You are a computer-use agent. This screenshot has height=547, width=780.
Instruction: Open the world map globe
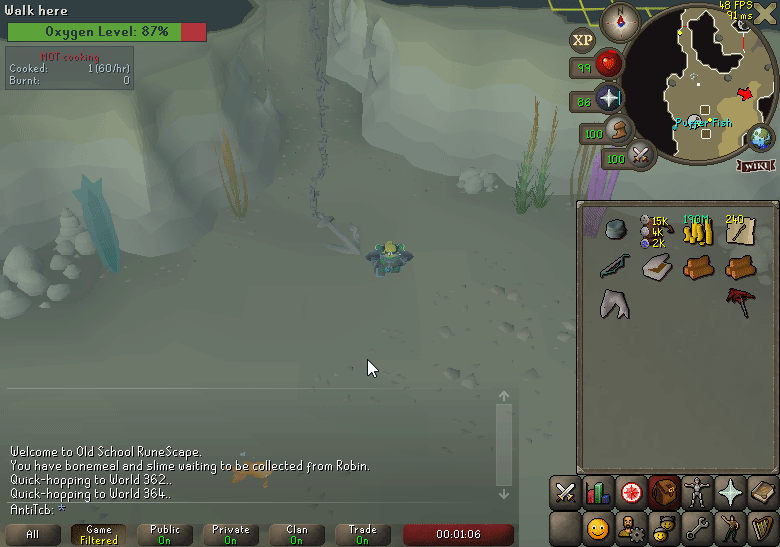763,139
